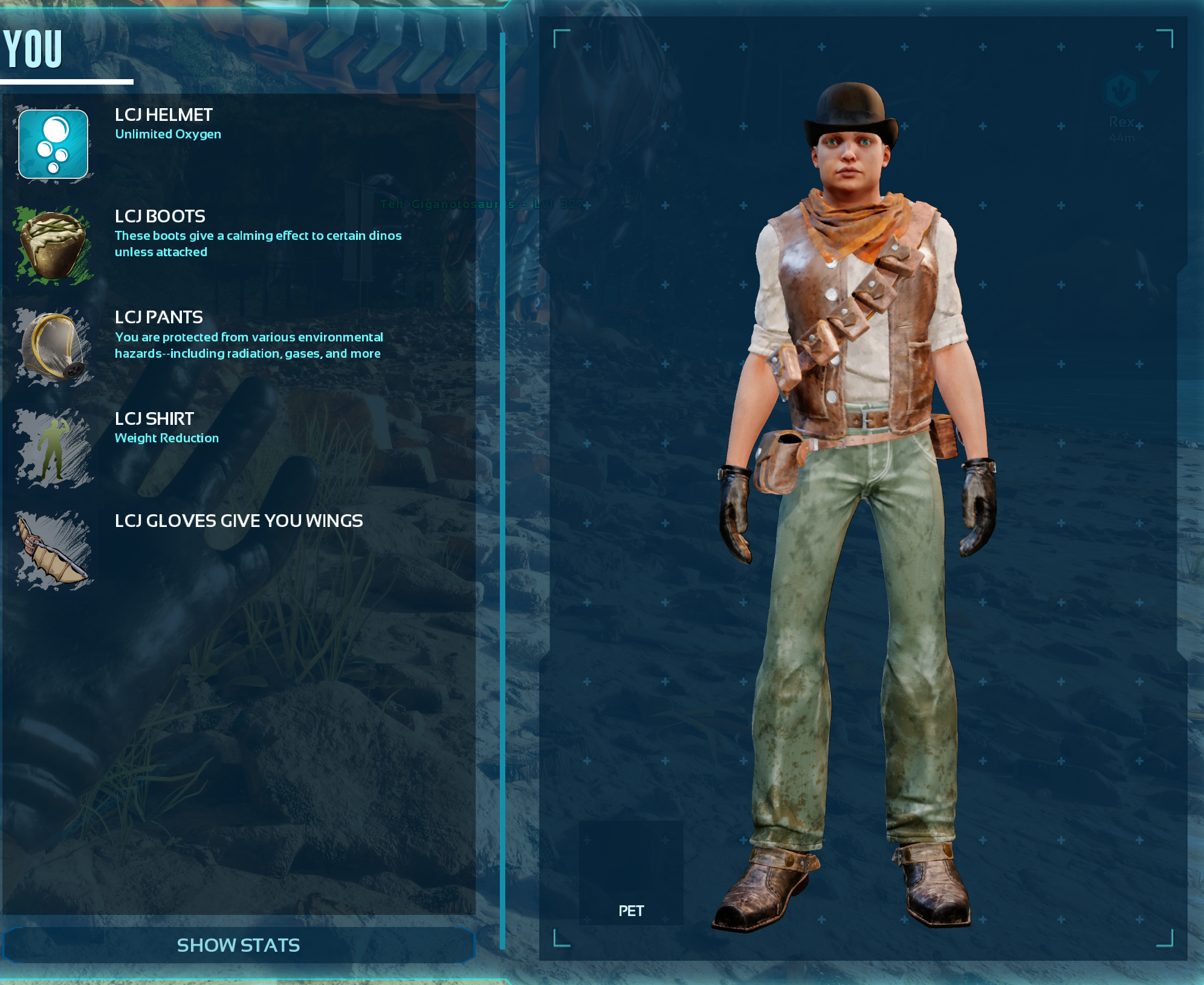The height and width of the screenshot is (985, 1204).
Task: Open the empty Pet slot
Action: pyautogui.click(x=631, y=873)
